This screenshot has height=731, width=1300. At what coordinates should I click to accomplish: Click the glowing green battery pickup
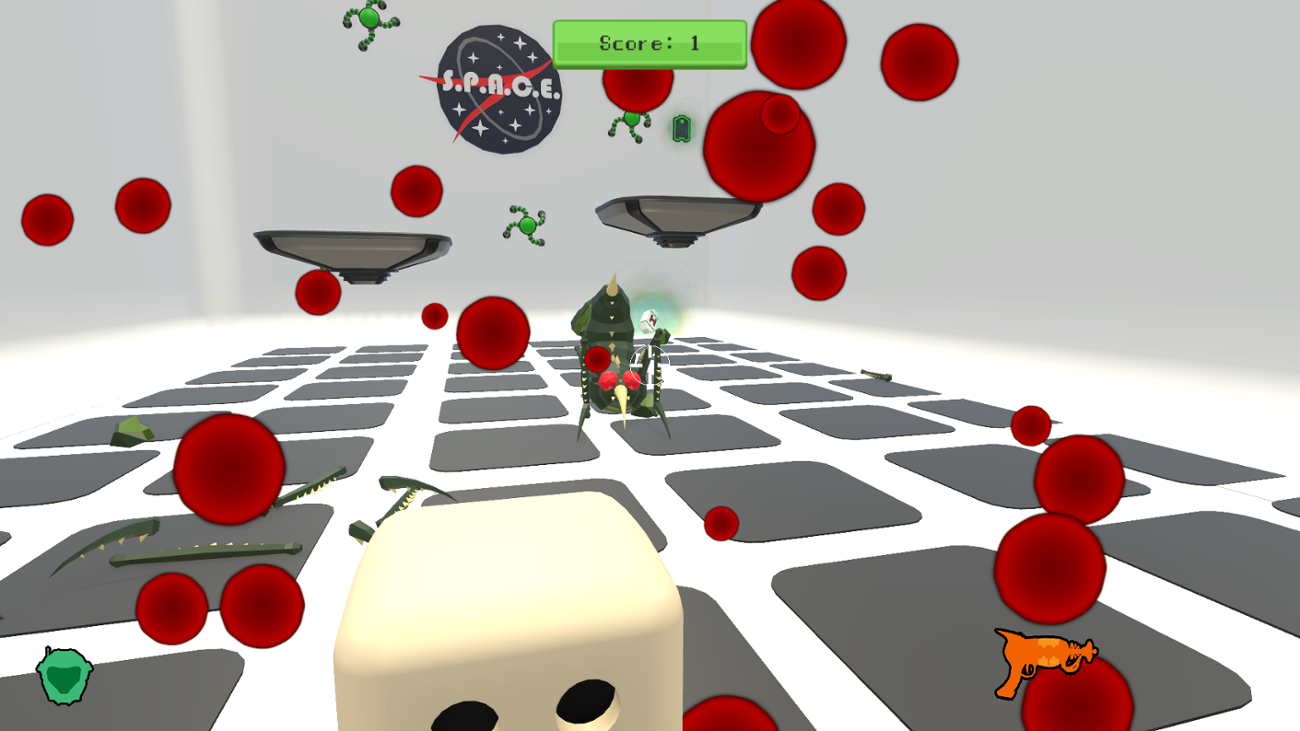[681, 129]
